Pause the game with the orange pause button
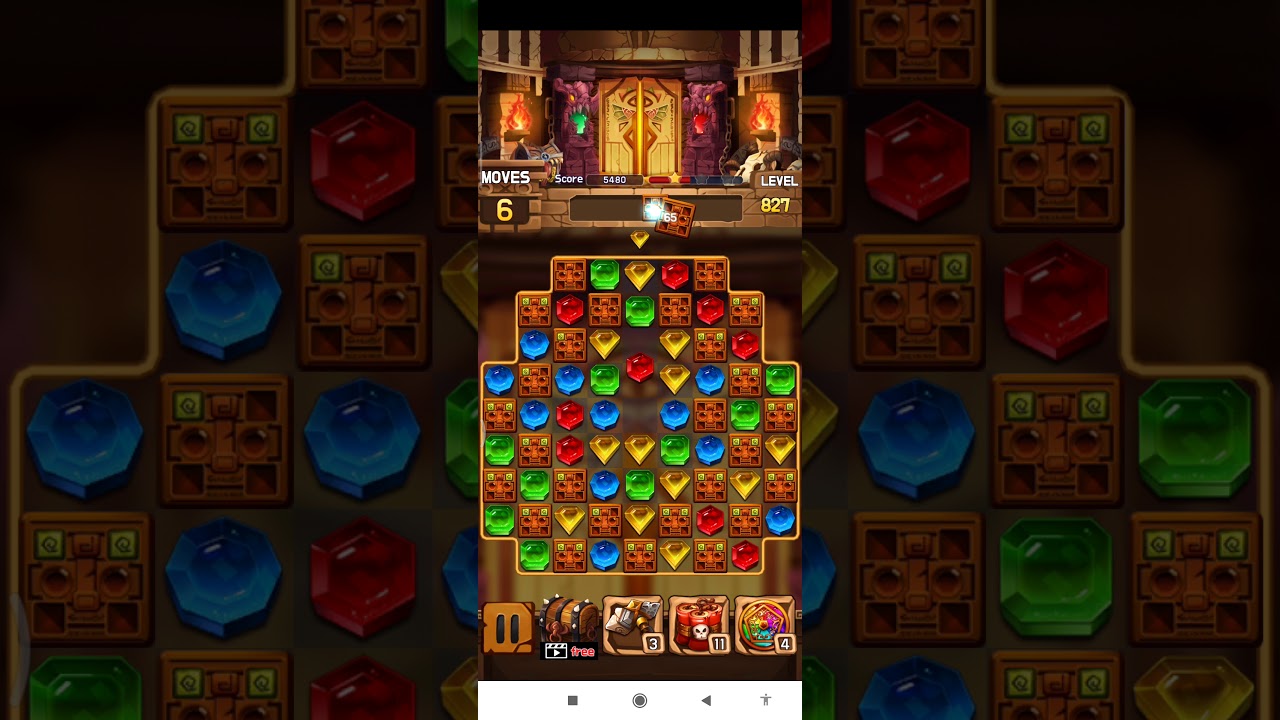The image size is (1280, 720). tap(508, 628)
